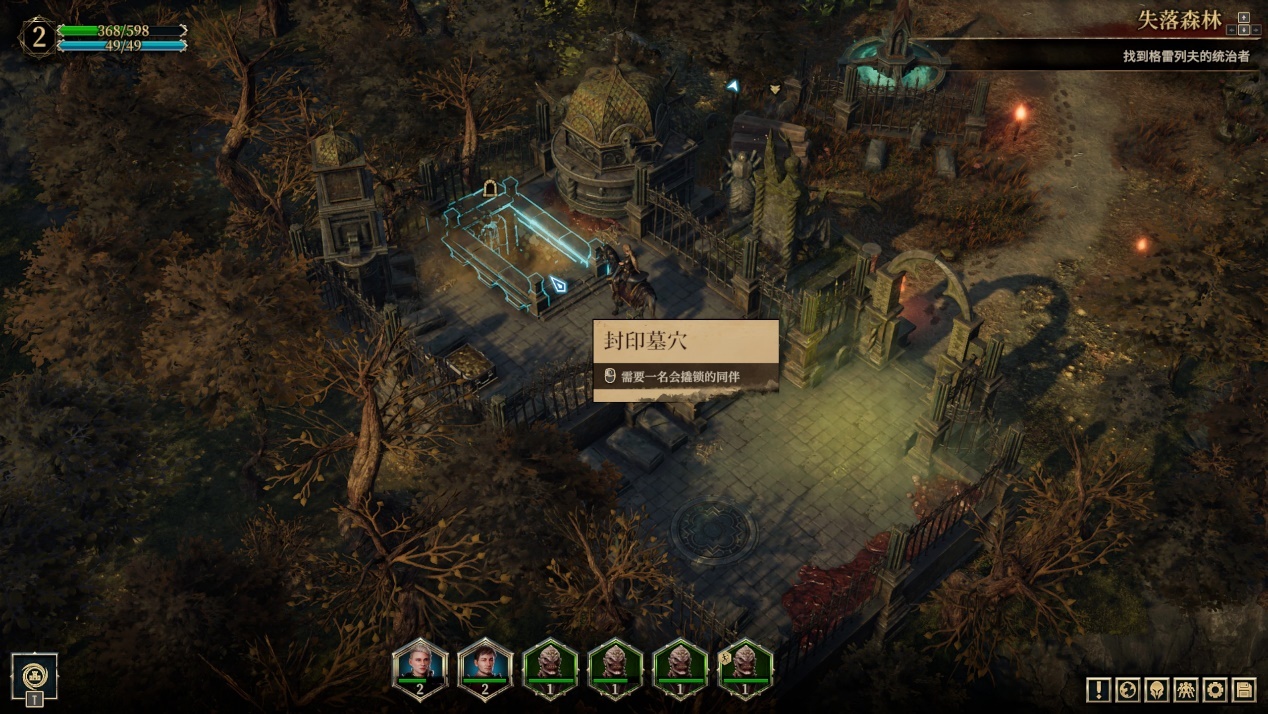Select the blonde hero portrait
The width and height of the screenshot is (1268, 714).
pos(420,667)
